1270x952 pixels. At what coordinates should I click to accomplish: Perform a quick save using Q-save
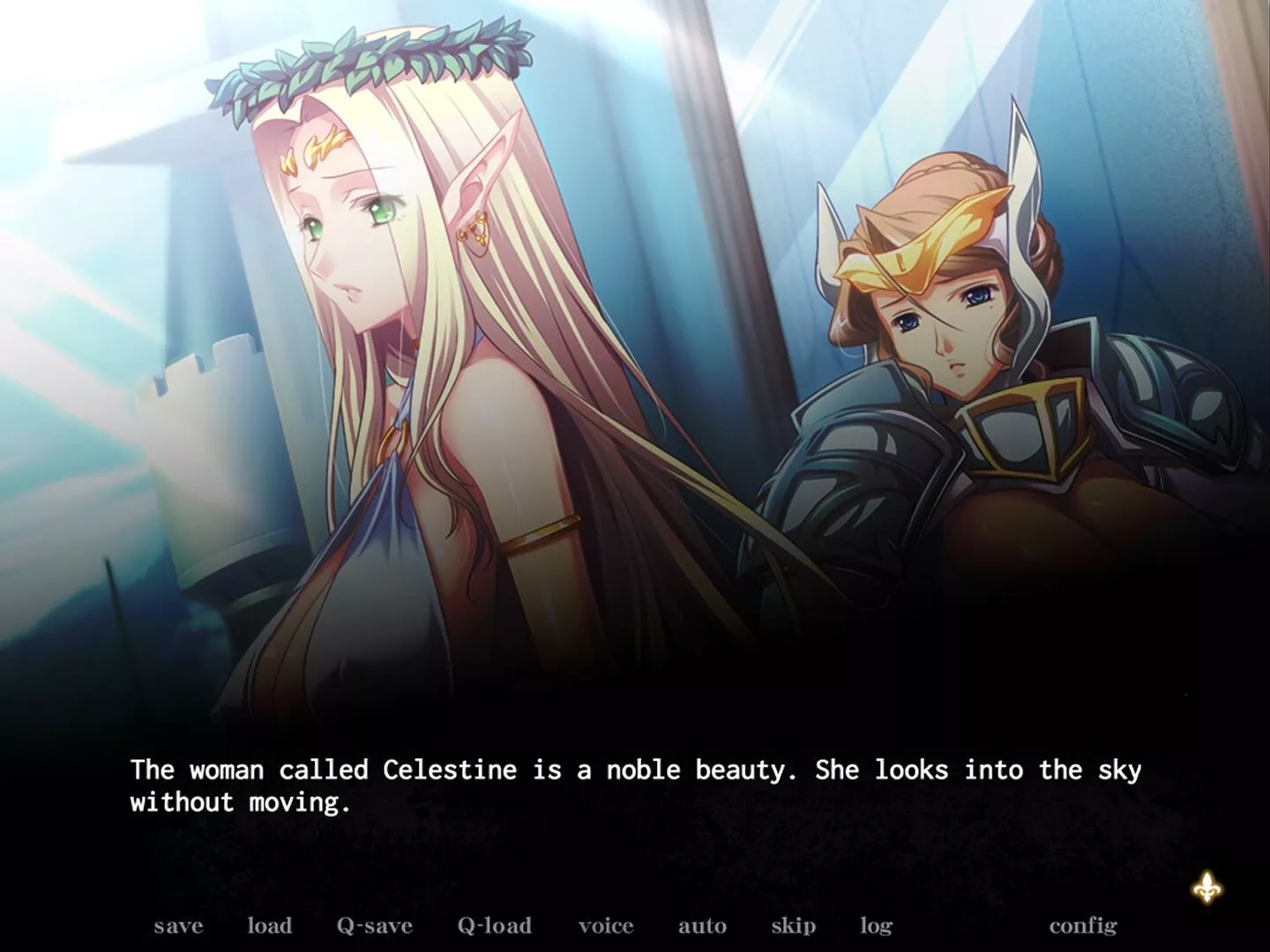[x=373, y=926]
